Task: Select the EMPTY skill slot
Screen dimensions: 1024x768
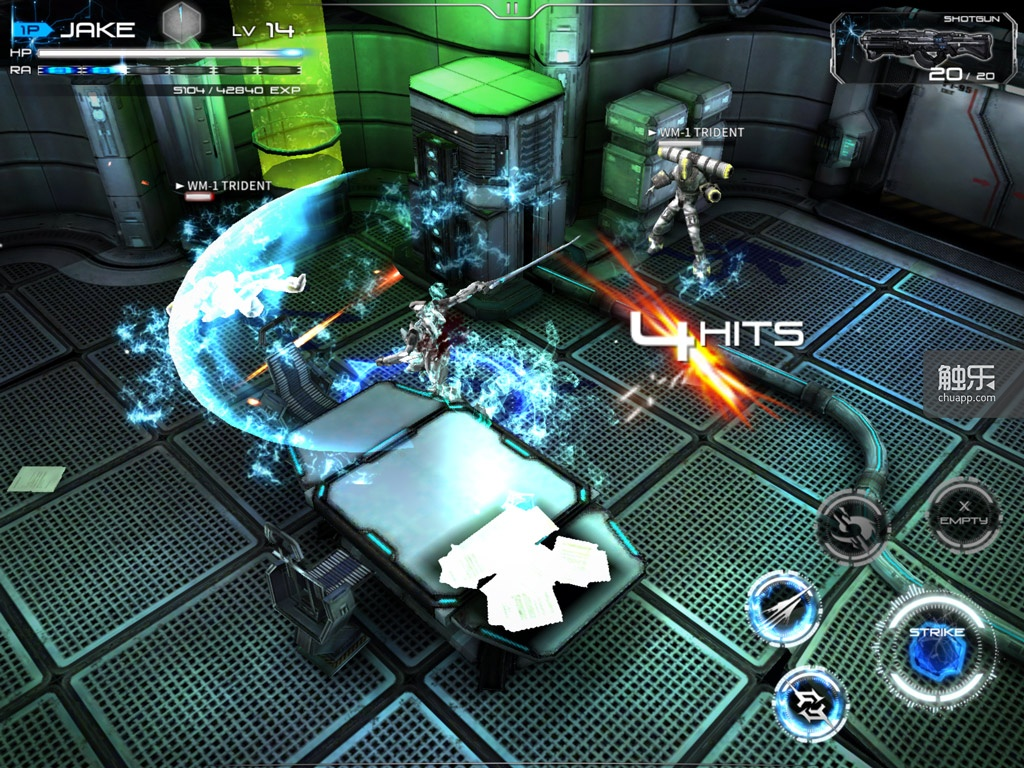Action: 963,515
